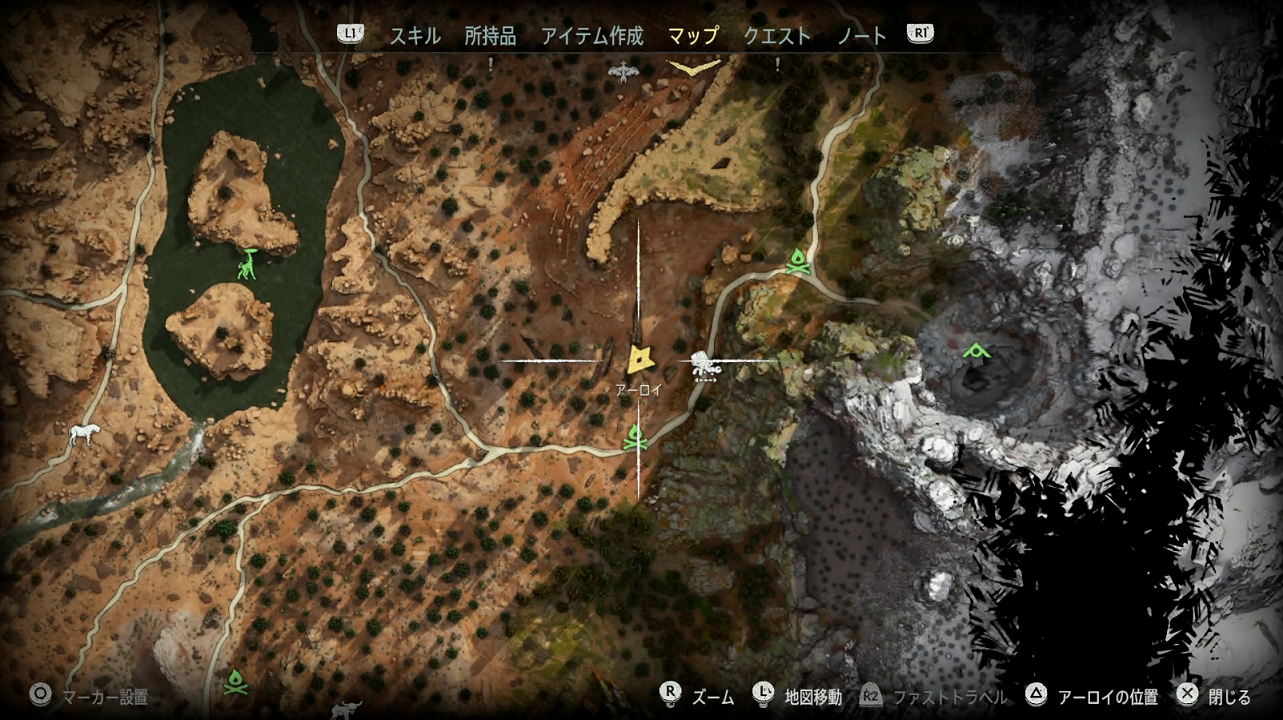The height and width of the screenshot is (720, 1283).
Task: Select the grey horned machine site marker
Action: coord(347,709)
